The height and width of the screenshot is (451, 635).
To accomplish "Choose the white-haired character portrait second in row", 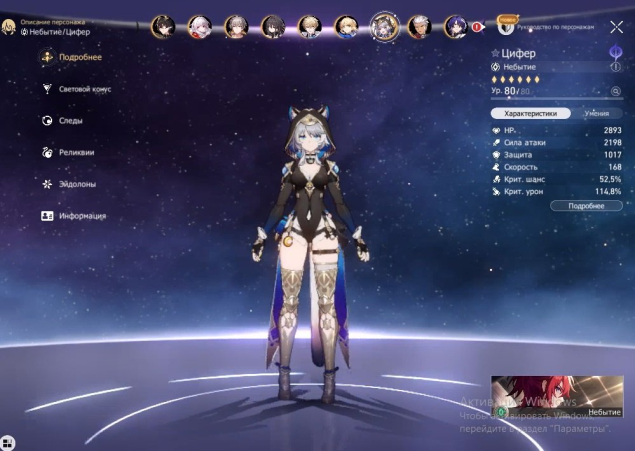I will [x=200, y=25].
